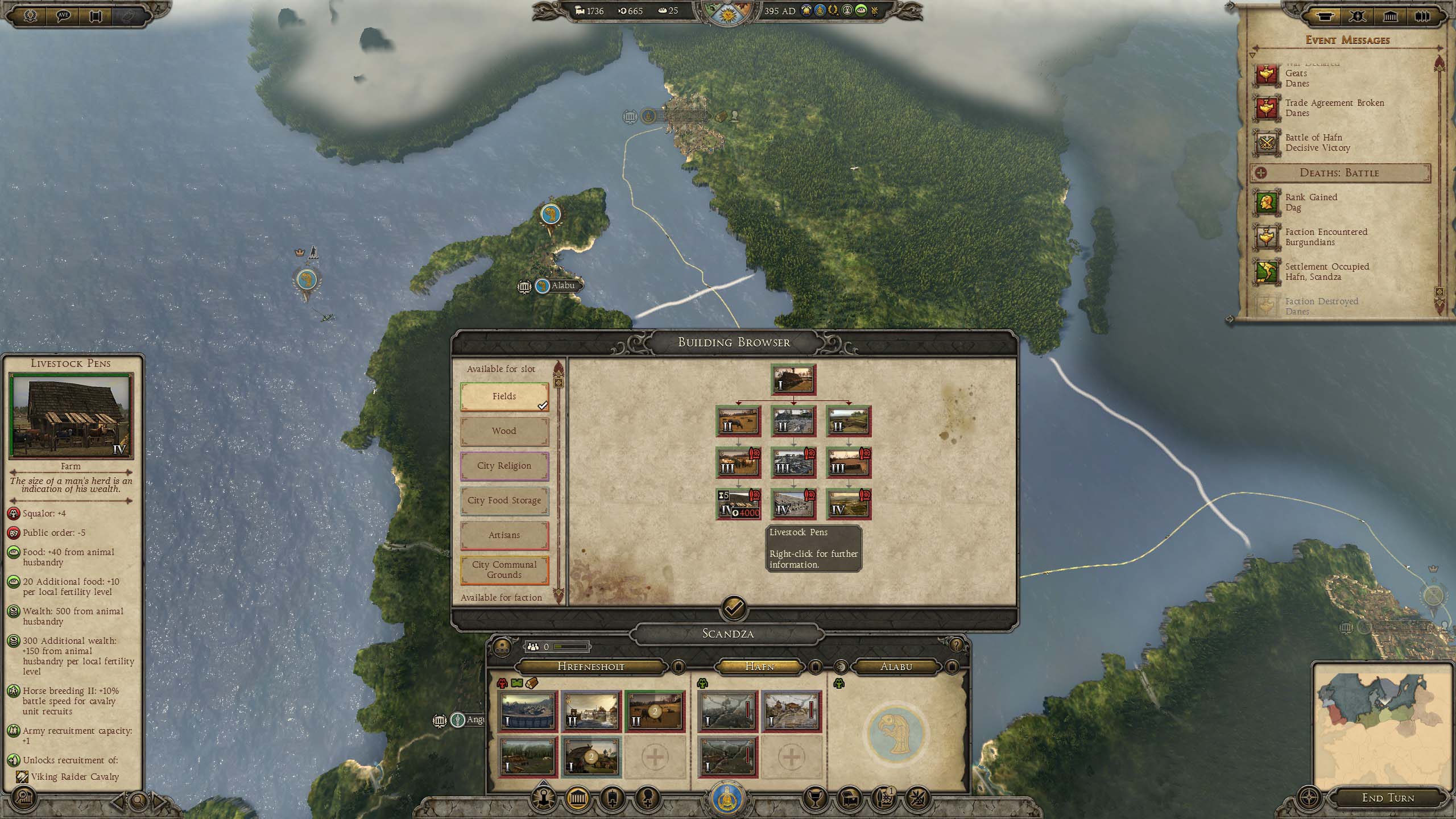The width and height of the screenshot is (1456, 819).
Task: Choose the Wood building category
Action: 504,431
